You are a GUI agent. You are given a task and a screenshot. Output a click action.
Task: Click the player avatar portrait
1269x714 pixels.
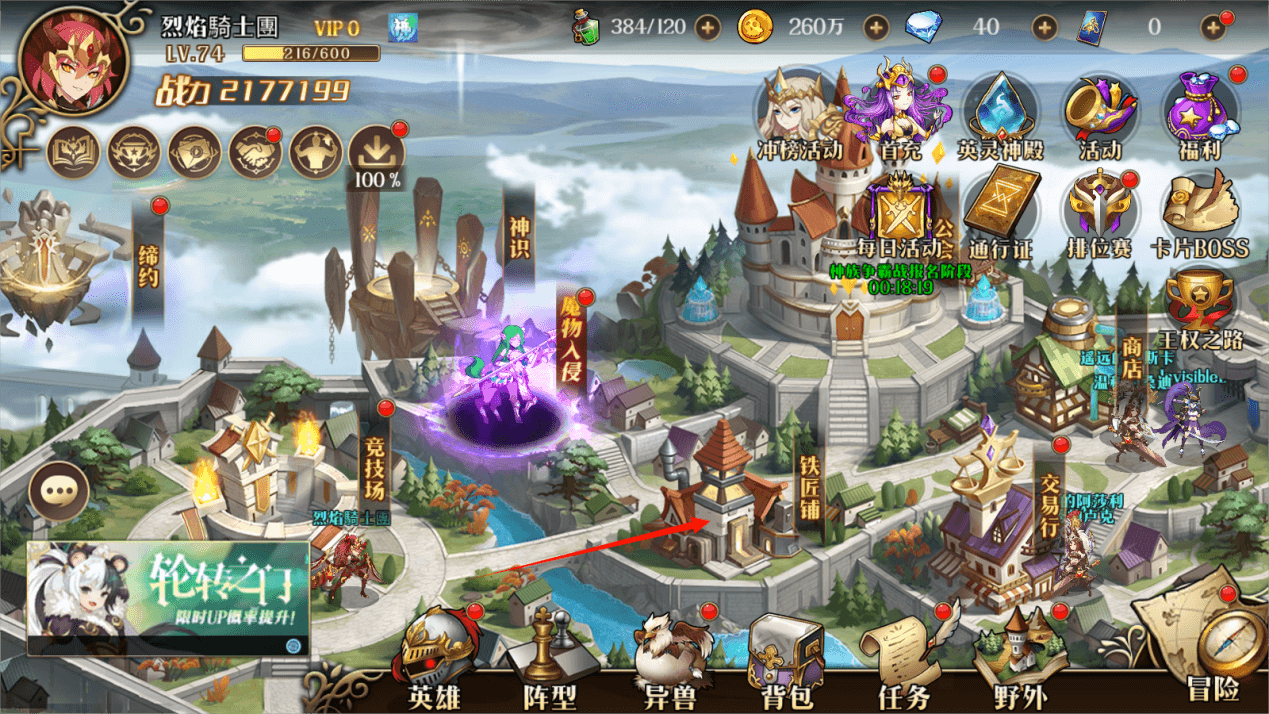pyautogui.click(x=73, y=61)
